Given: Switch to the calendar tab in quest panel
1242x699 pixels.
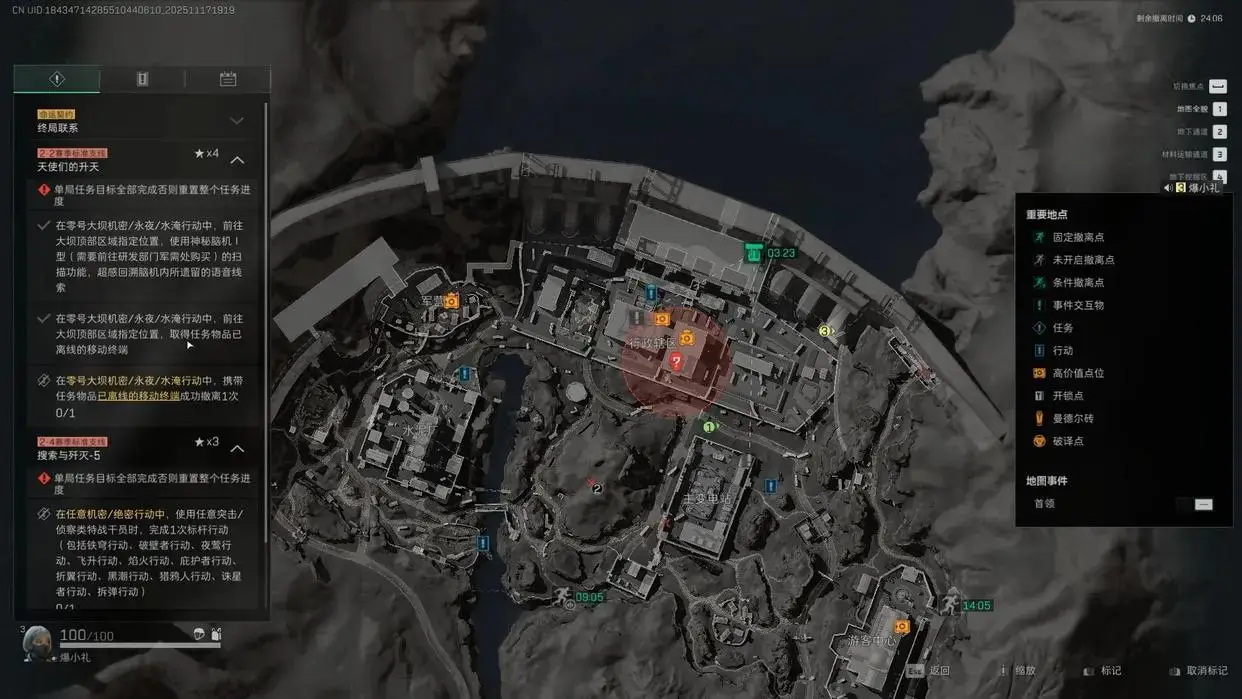Looking at the screenshot, I should [227, 79].
